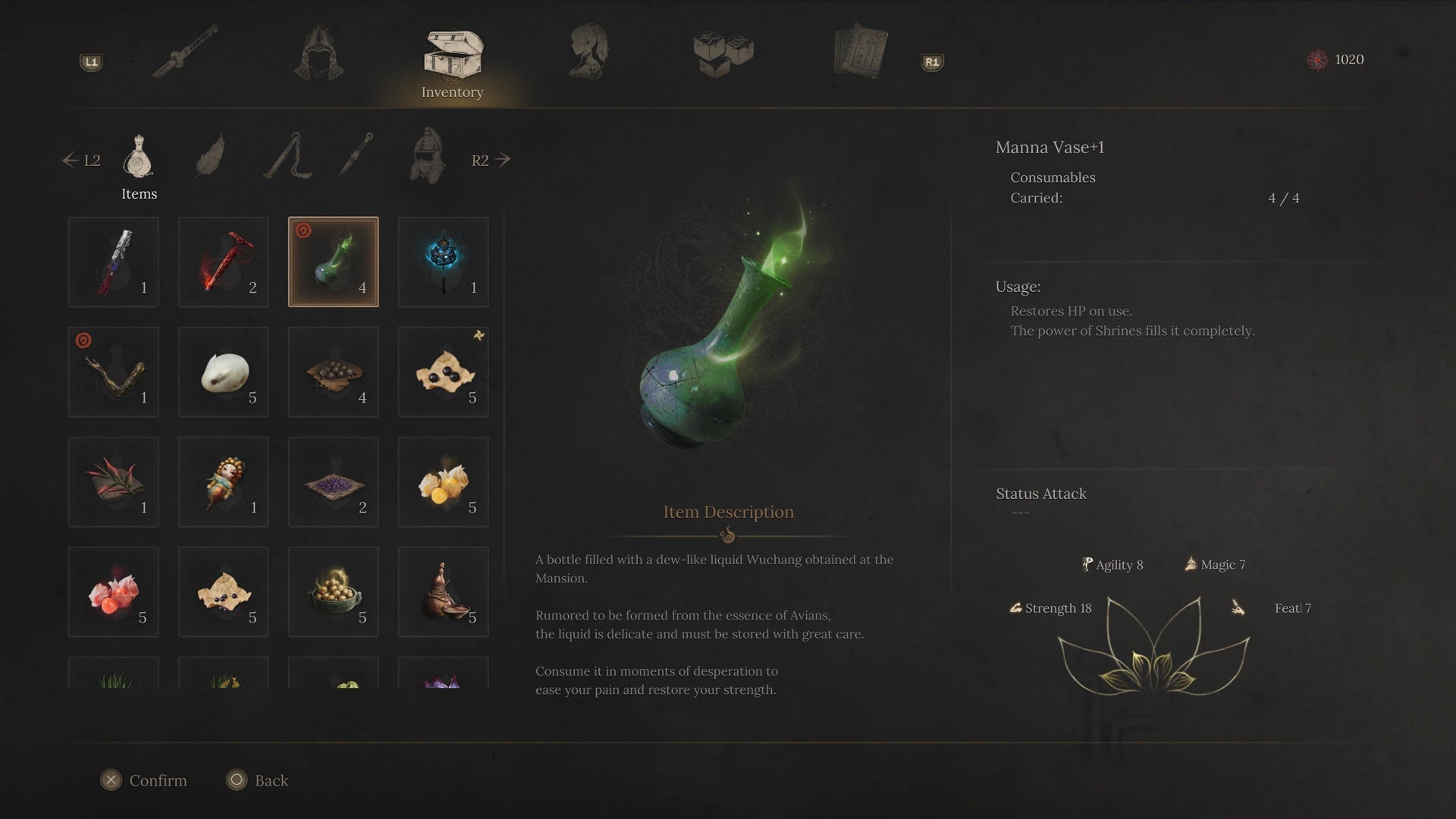Open the character portrait tab

(x=588, y=52)
